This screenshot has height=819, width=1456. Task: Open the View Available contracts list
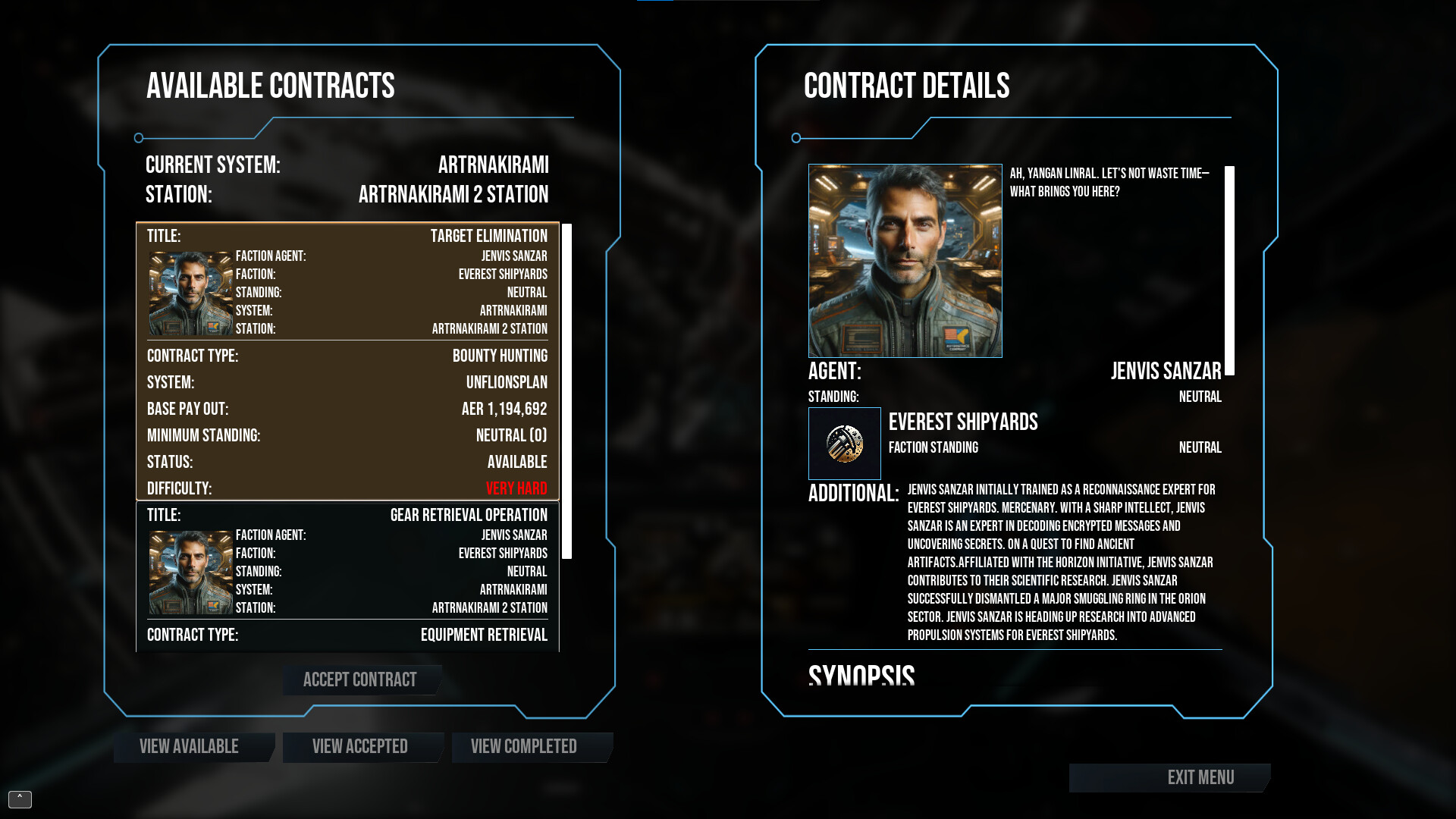click(188, 747)
